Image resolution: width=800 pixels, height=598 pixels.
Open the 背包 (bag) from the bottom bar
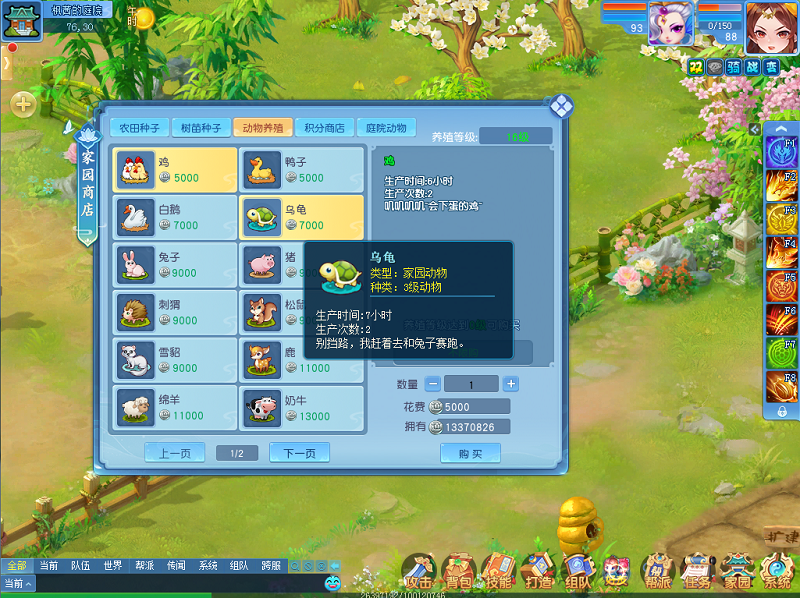point(459,572)
